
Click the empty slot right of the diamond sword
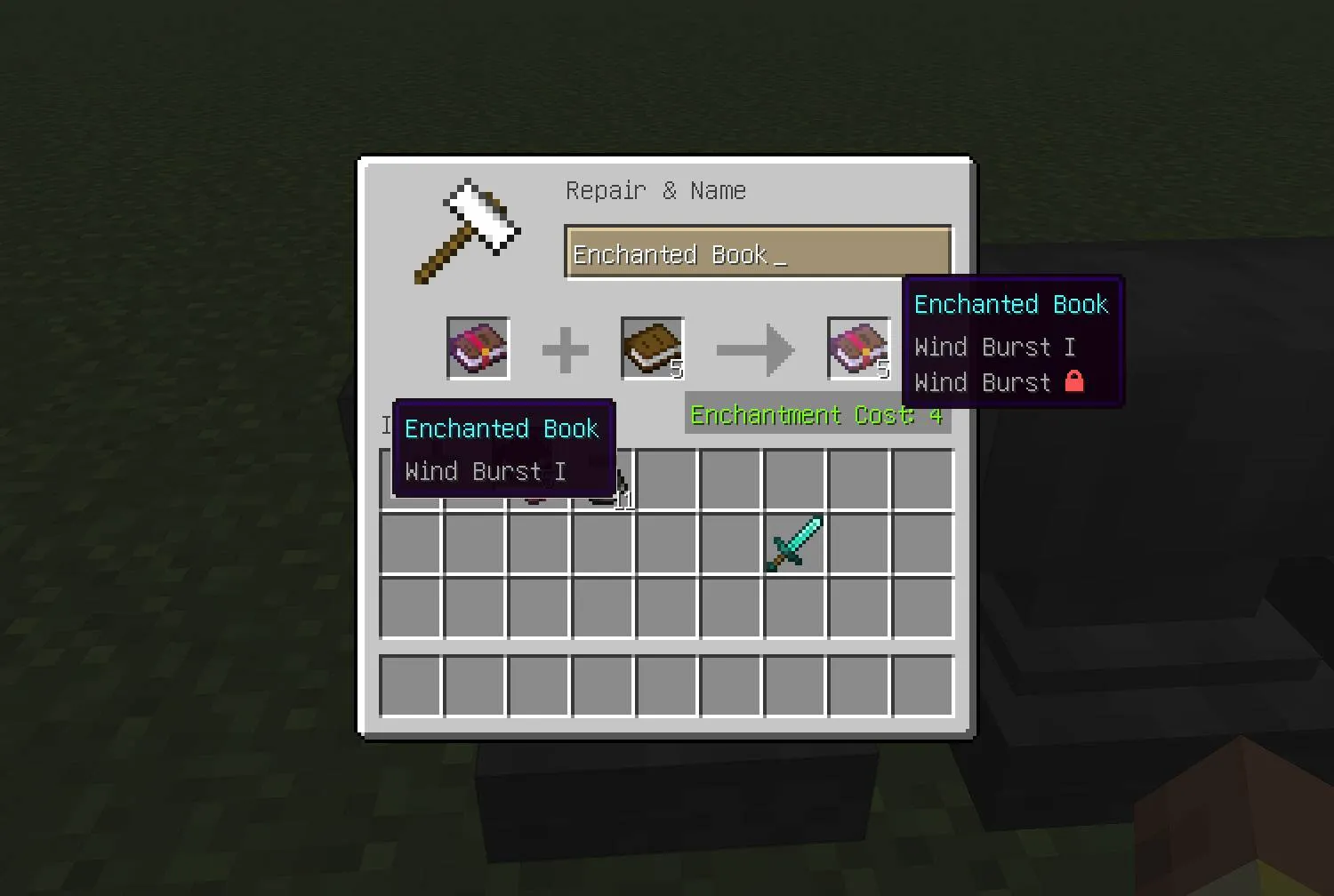coord(856,543)
